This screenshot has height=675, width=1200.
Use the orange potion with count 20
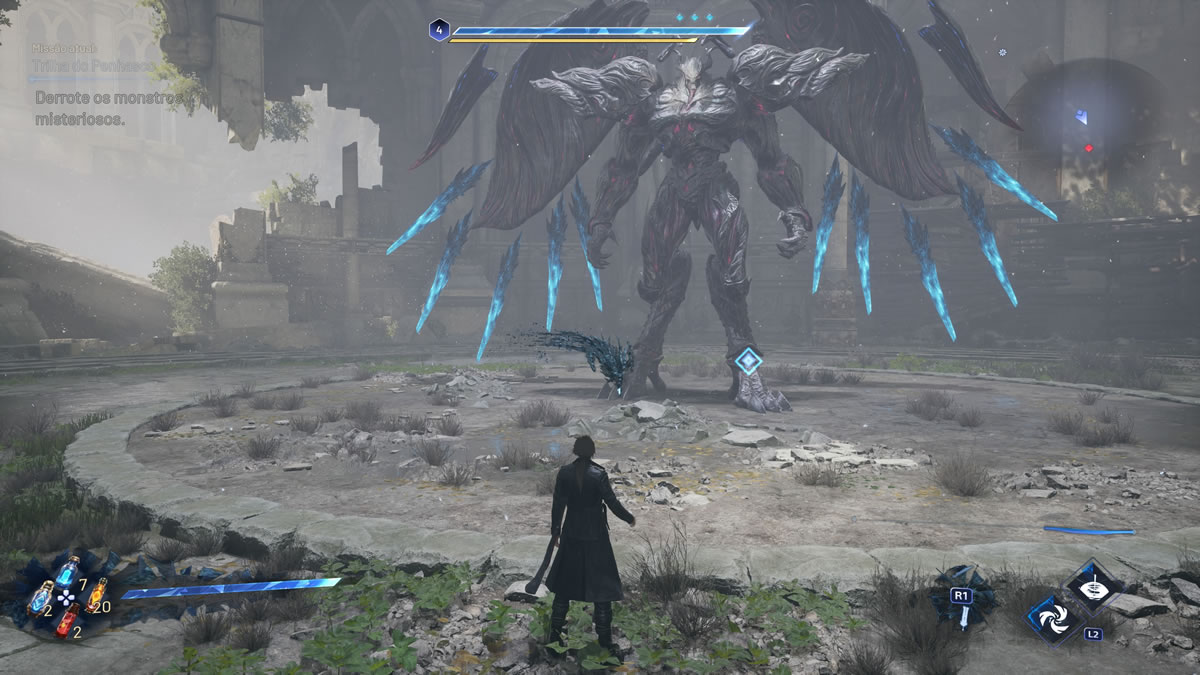coord(96,595)
